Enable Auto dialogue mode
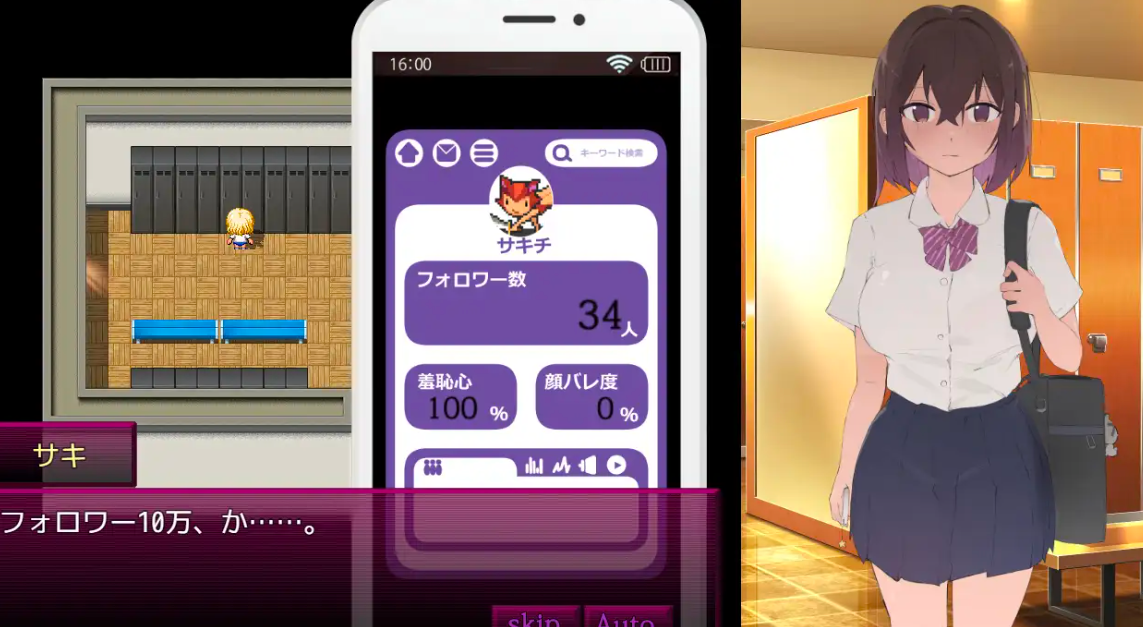Viewport: 1143px width, 627px height. point(626,618)
